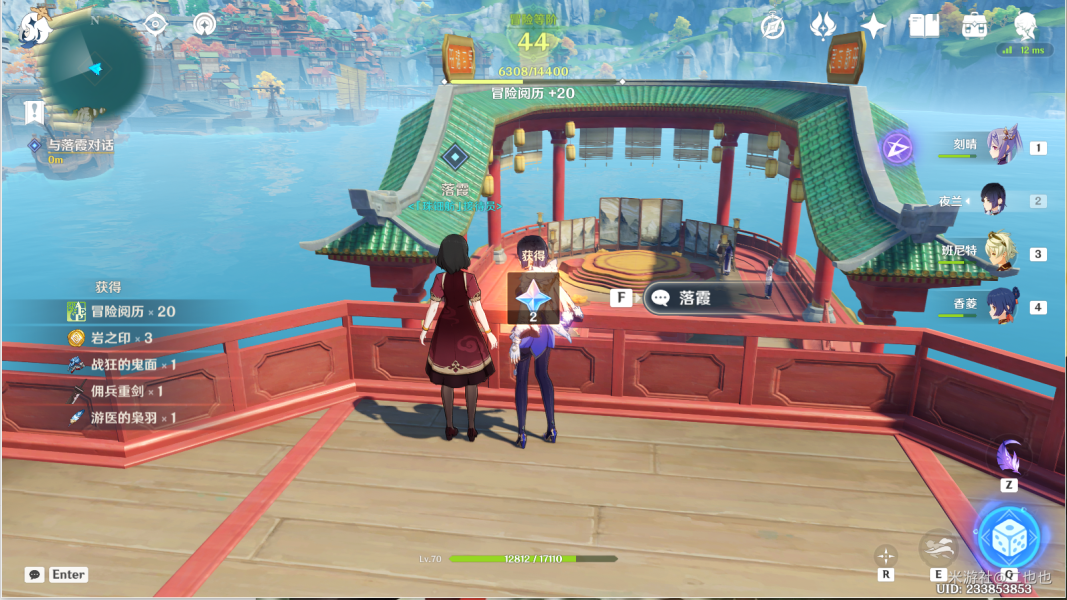Select the quest marker with exclamation flag

(x=35, y=111)
